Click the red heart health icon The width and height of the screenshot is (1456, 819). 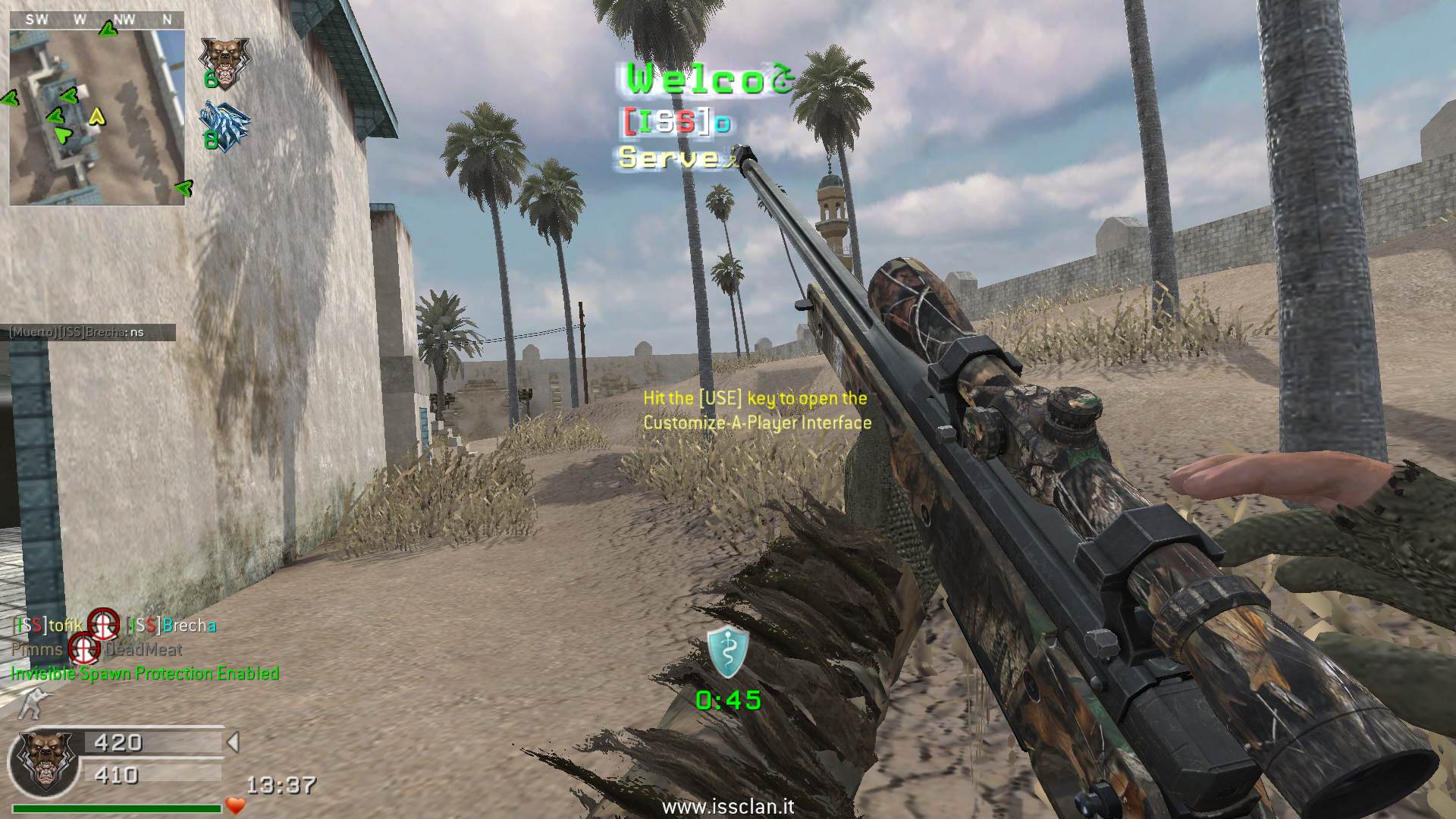(236, 805)
